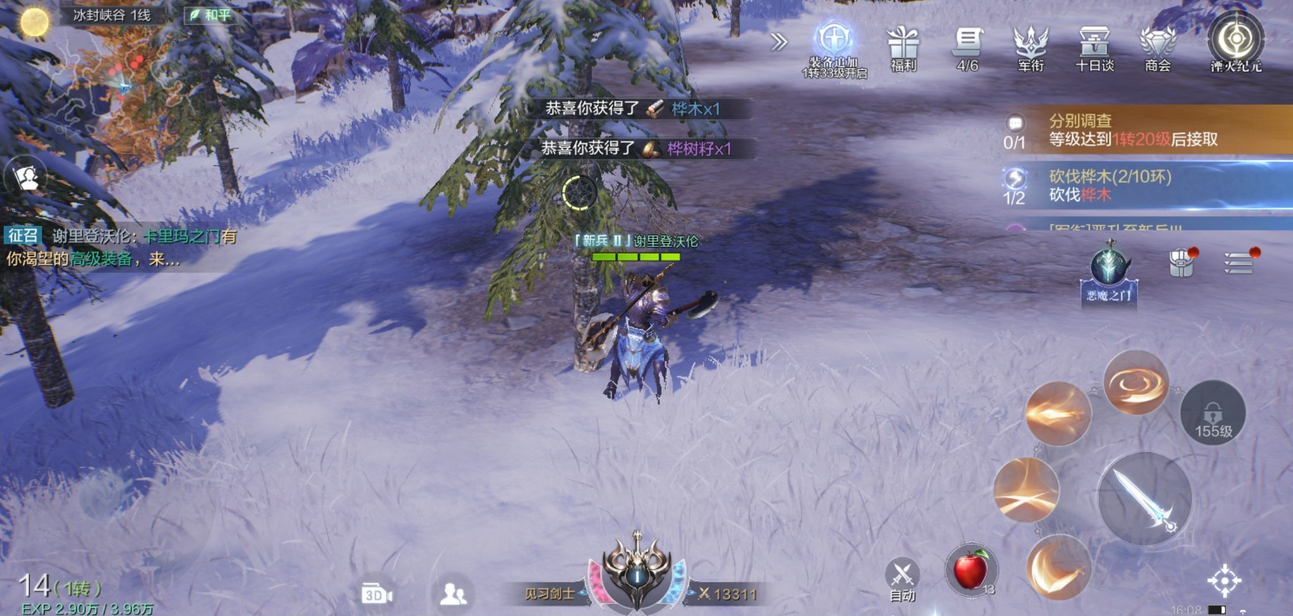1293x616 pixels.
Task: Use the red apple consumable
Action: pyautogui.click(x=970, y=570)
